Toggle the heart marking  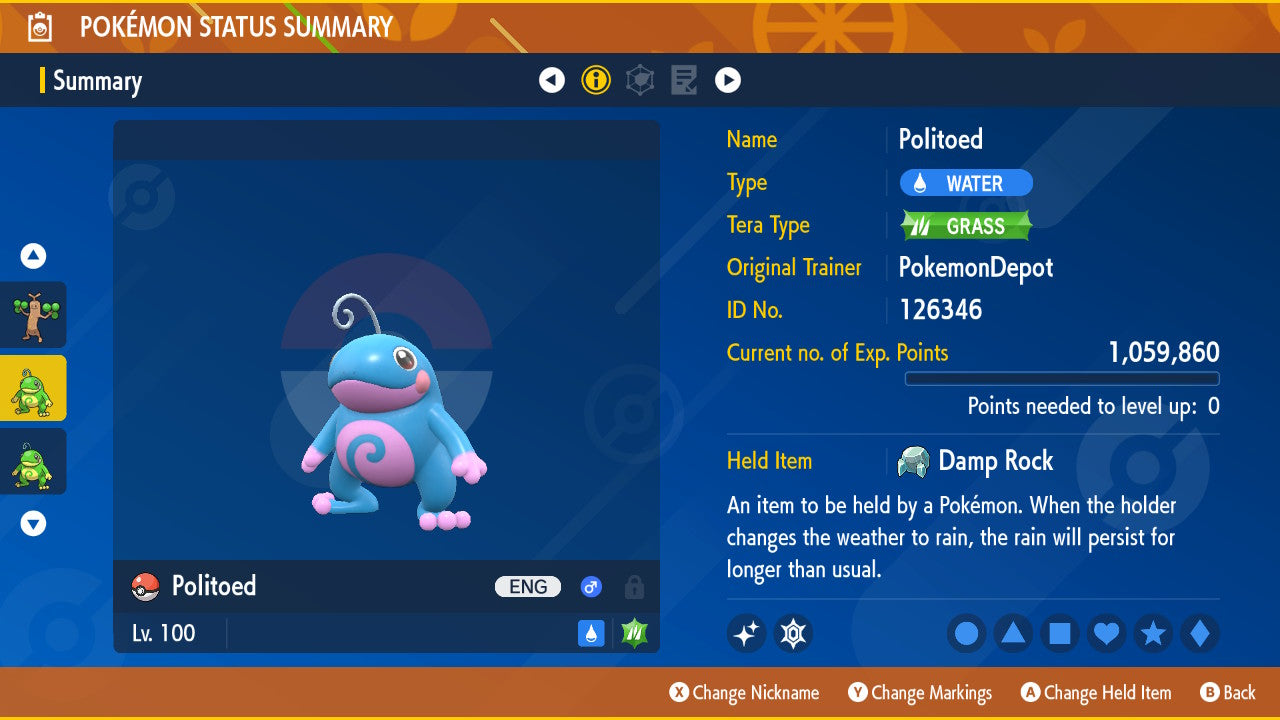click(1107, 633)
